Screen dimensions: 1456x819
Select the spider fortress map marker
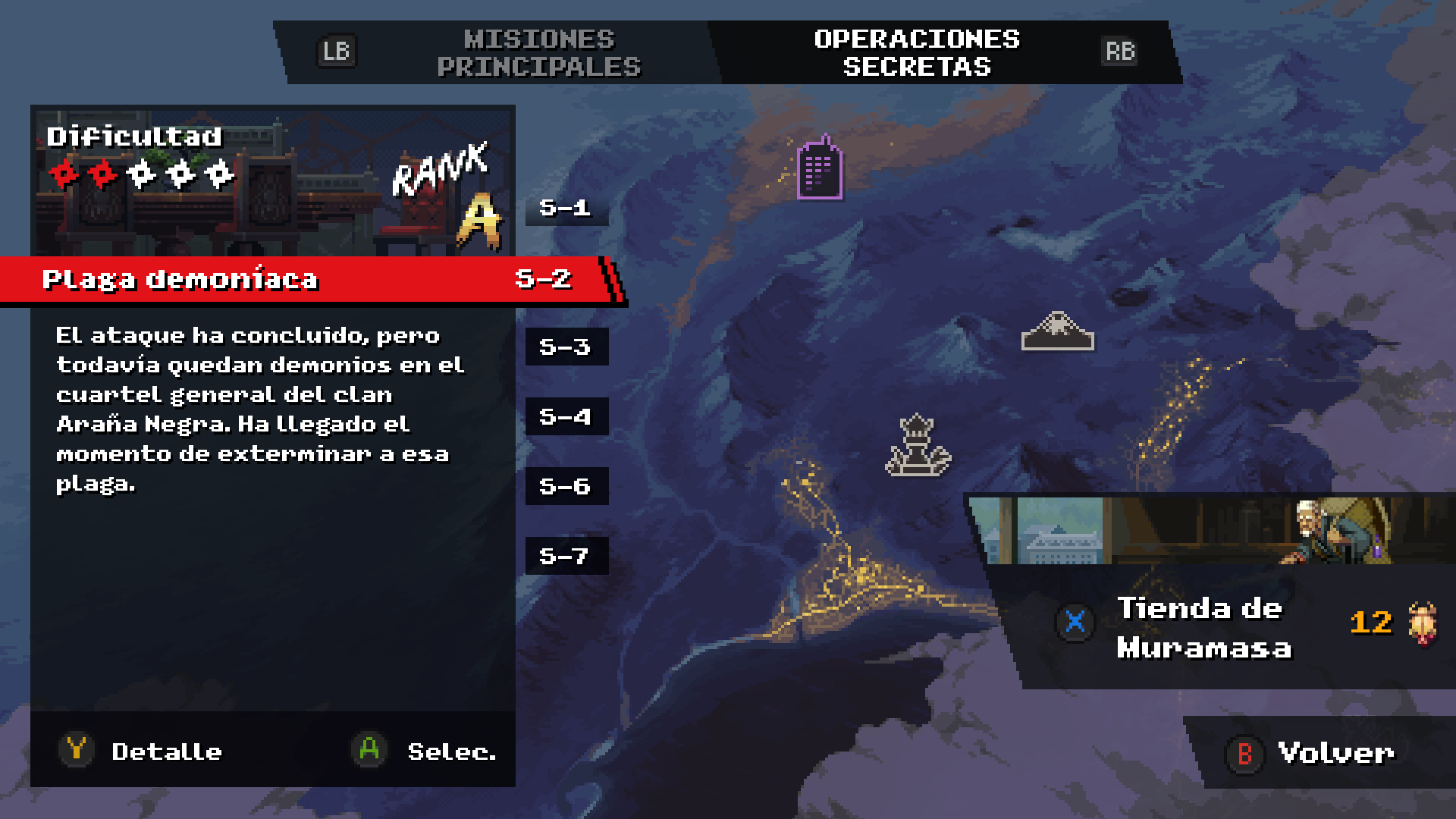click(x=1057, y=331)
